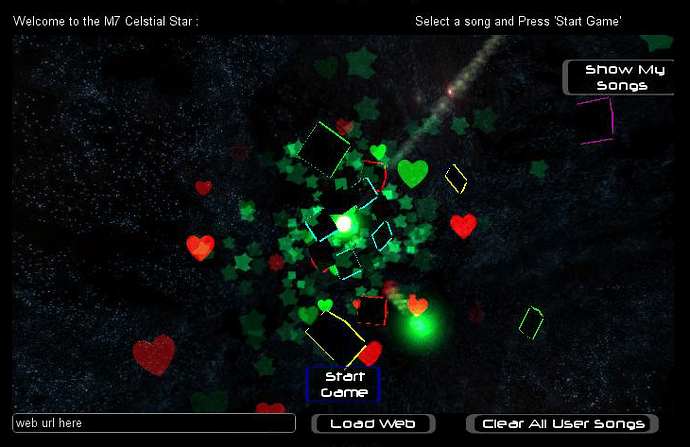Focus the web url input field

(x=154, y=423)
